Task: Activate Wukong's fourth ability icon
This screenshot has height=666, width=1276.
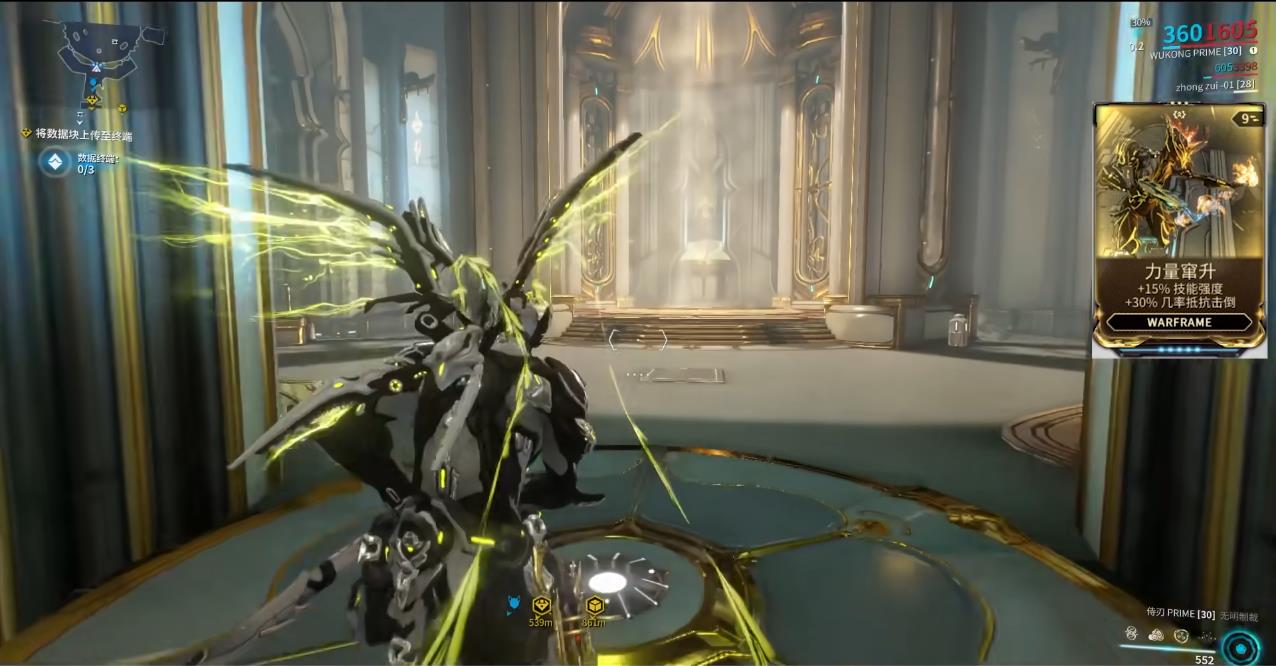Action: click(x=1206, y=634)
